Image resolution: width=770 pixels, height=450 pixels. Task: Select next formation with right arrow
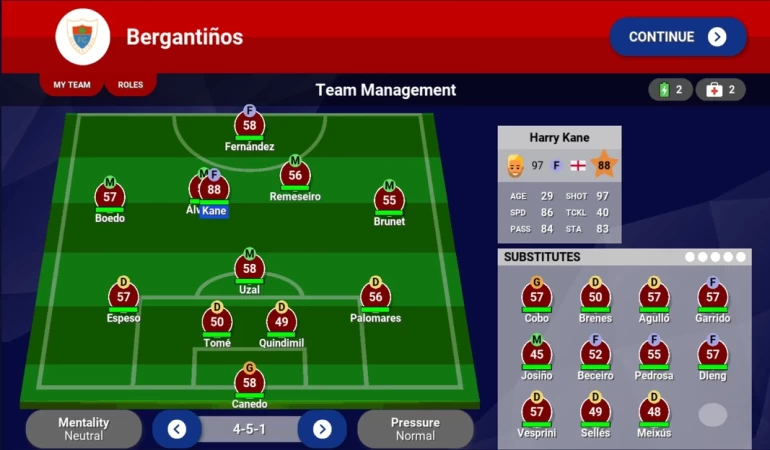[322, 429]
